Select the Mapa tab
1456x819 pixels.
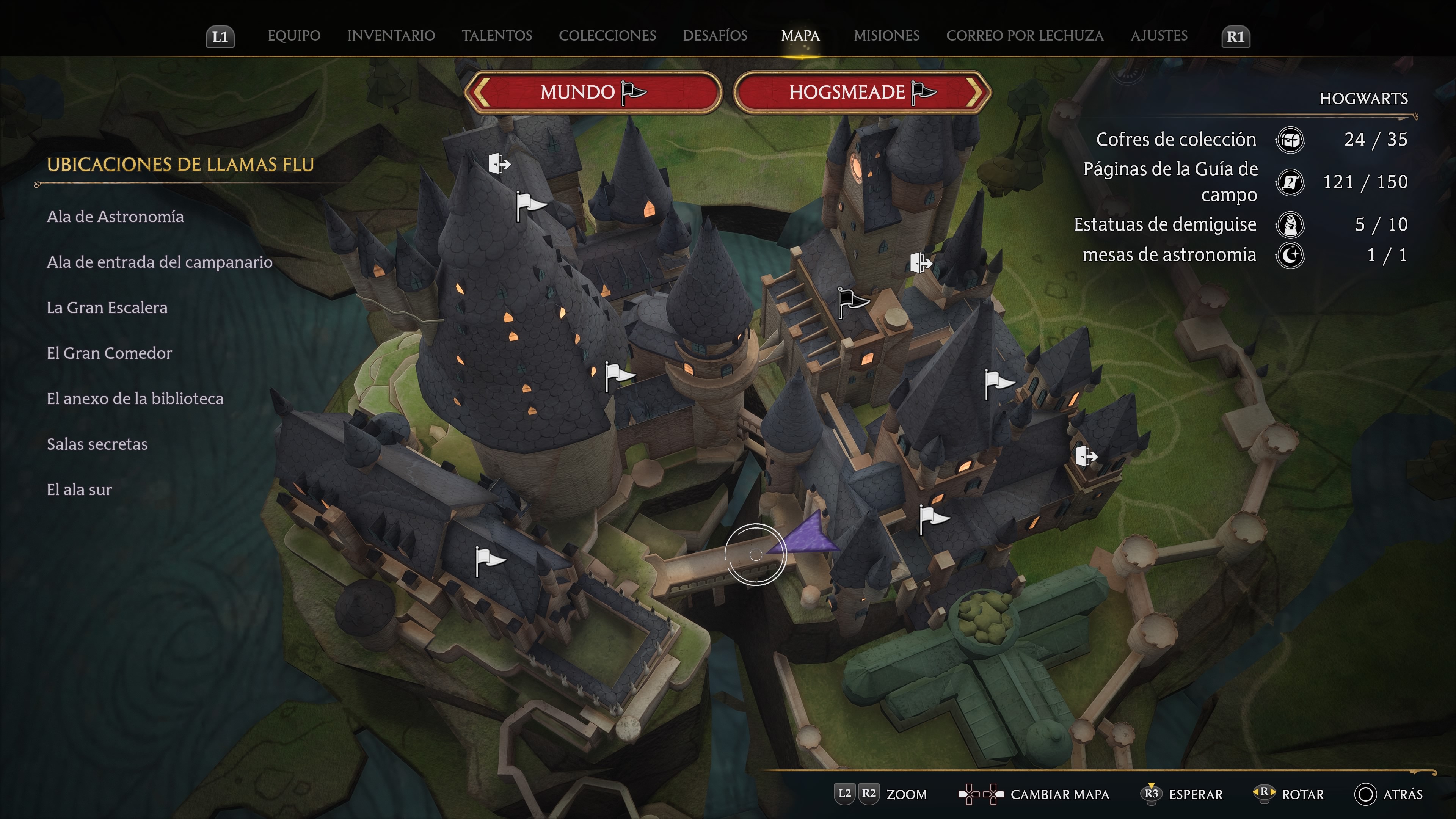coord(800,36)
